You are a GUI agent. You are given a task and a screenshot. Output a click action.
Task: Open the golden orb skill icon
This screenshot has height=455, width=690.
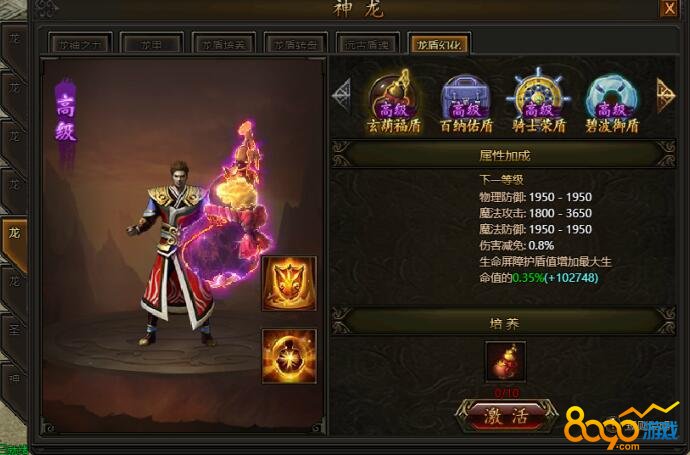(289, 355)
